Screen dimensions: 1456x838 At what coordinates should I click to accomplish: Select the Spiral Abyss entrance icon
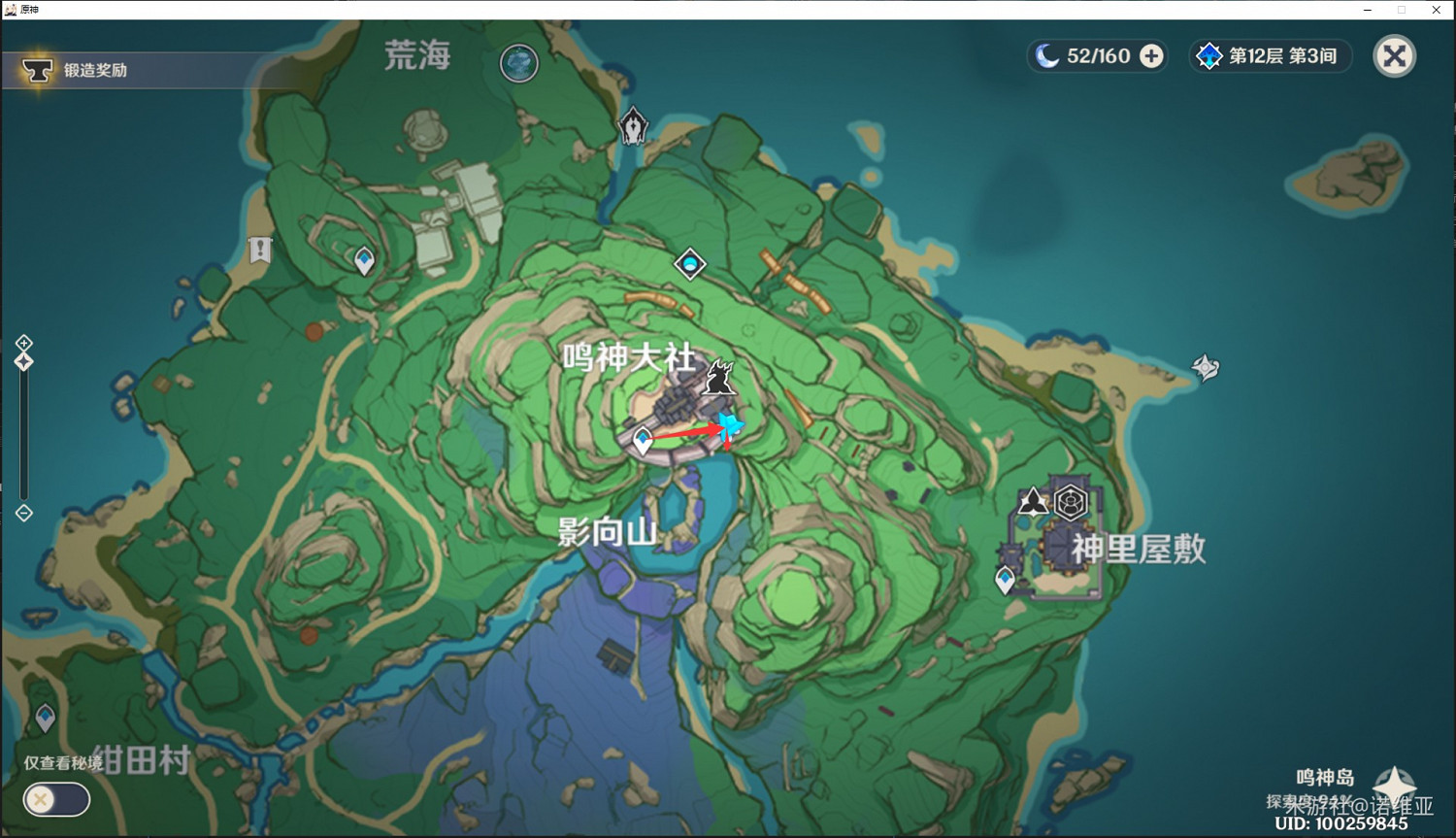(634, 124)
